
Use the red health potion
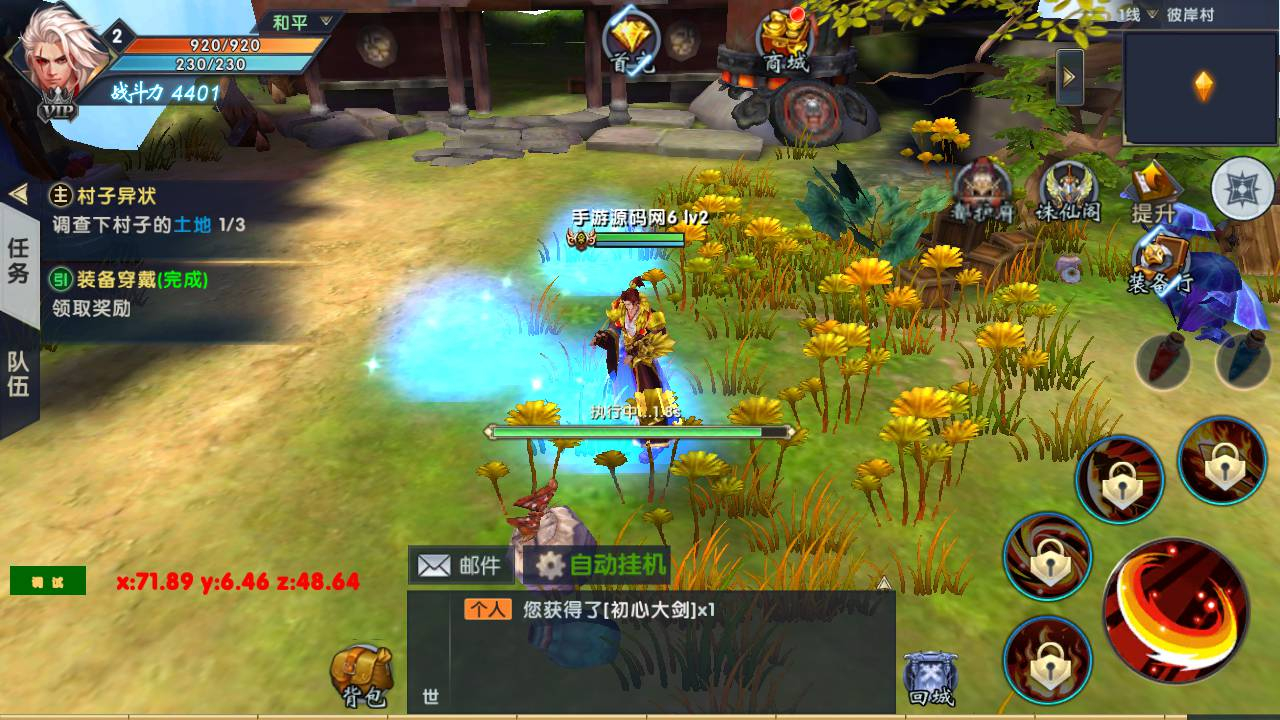(x=1162, y=361)
